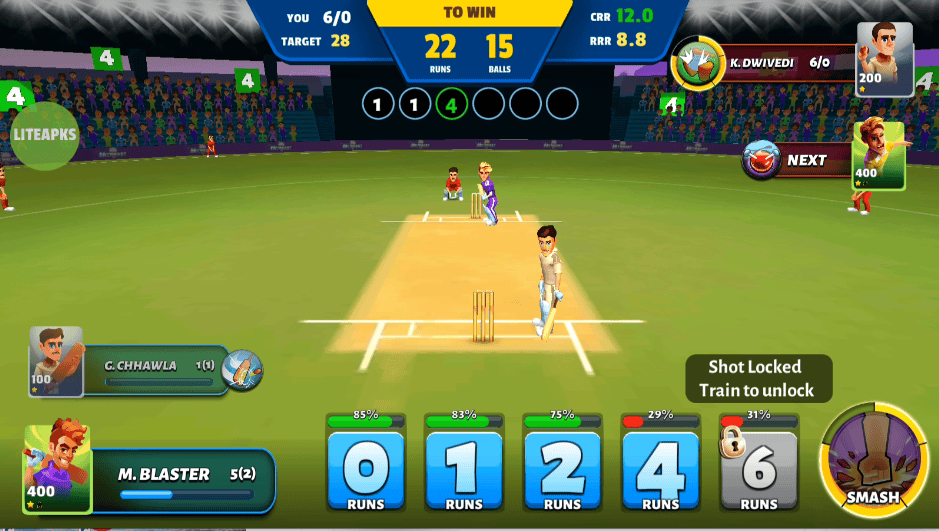The width and height of the screenshot is (939, 531).
Task: Tap the bowler portrait with 200 rating
Action: pos(885,59)
